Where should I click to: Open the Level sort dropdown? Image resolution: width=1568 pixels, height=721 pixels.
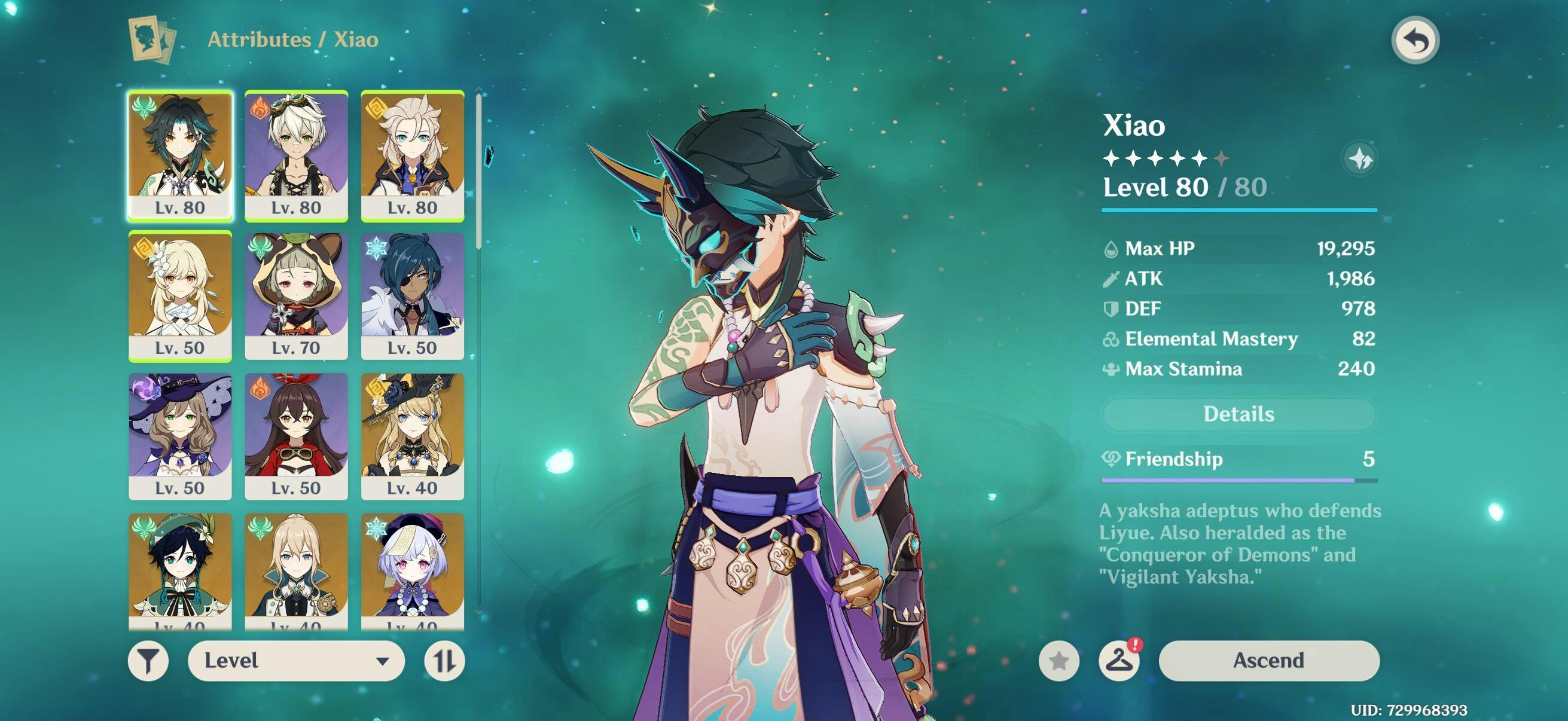(x=297, y=661)
